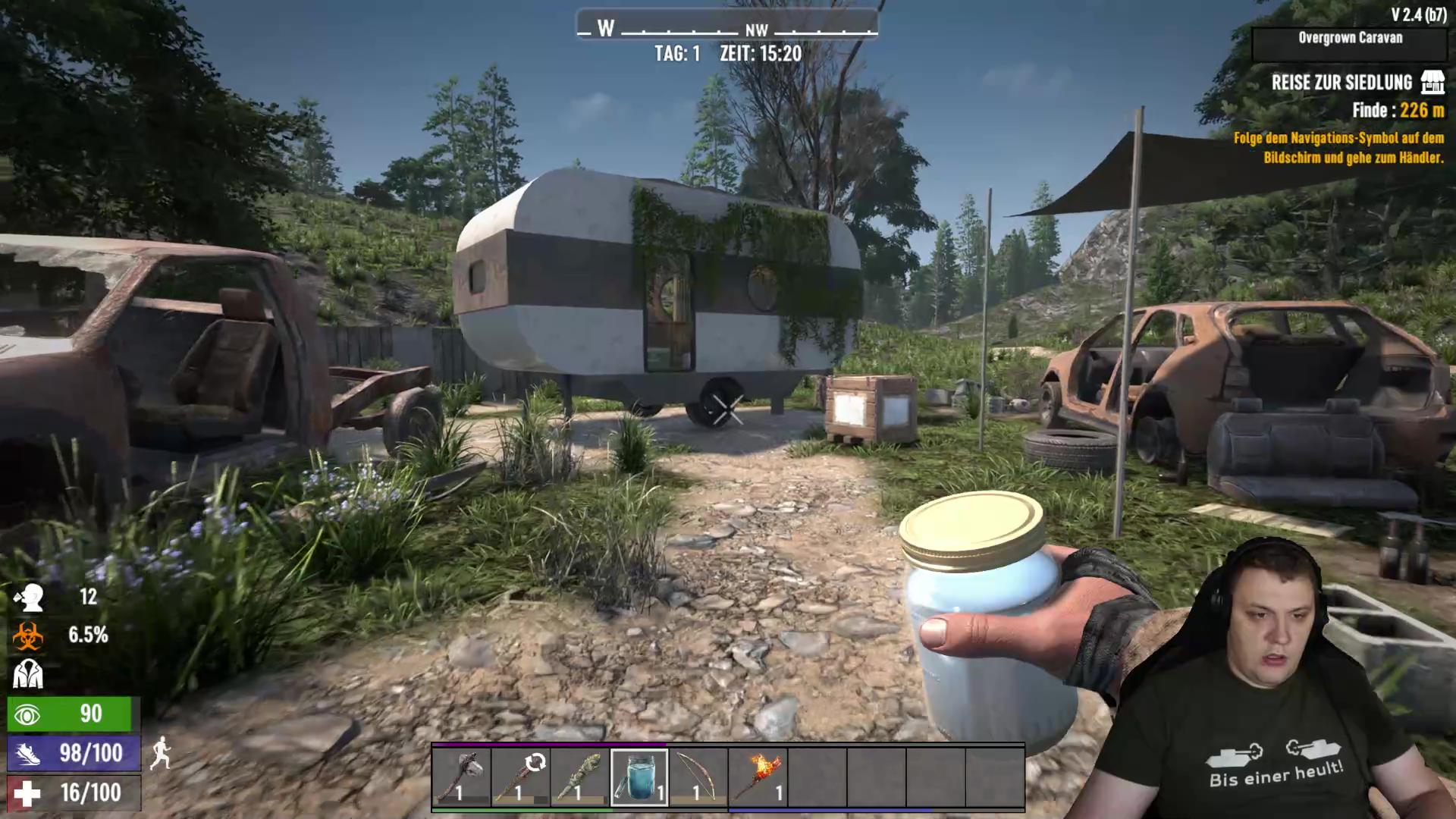Screen dimensions: 1456x819
Task: Click the orange biohazard infection icon
Action: pyautogui.click(x=28, y=635)
